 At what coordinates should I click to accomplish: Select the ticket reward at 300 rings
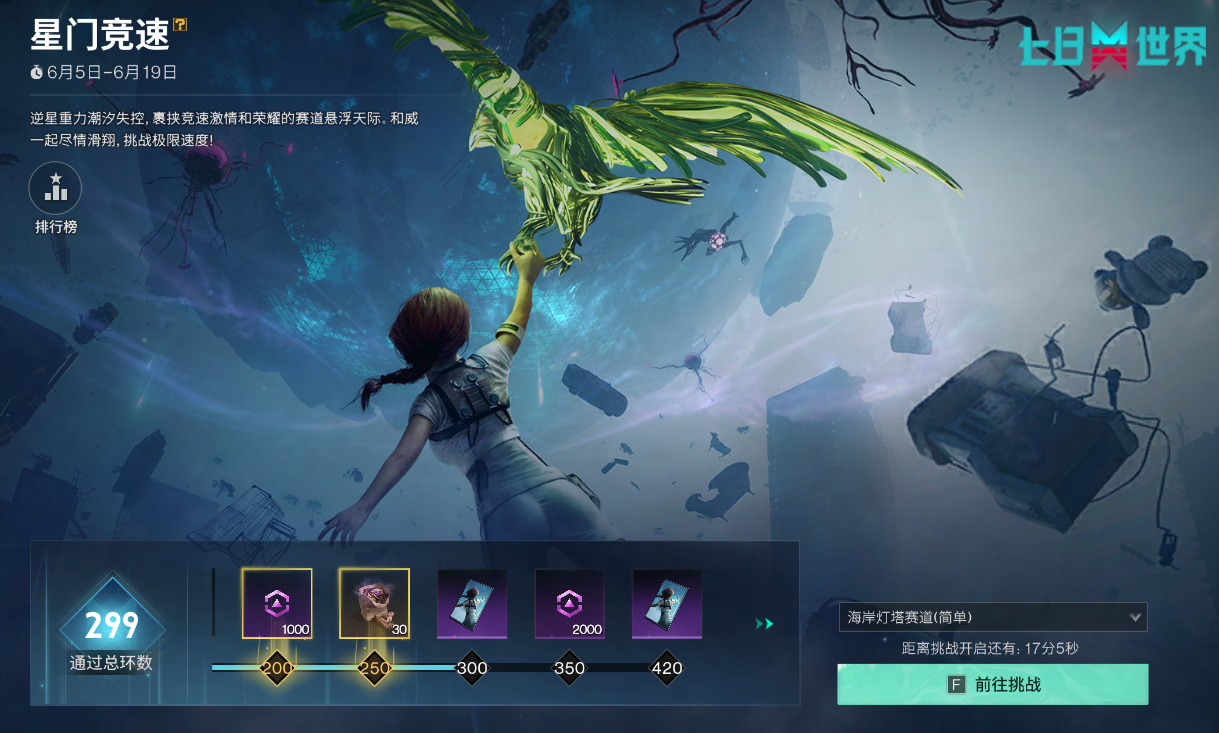471,603
